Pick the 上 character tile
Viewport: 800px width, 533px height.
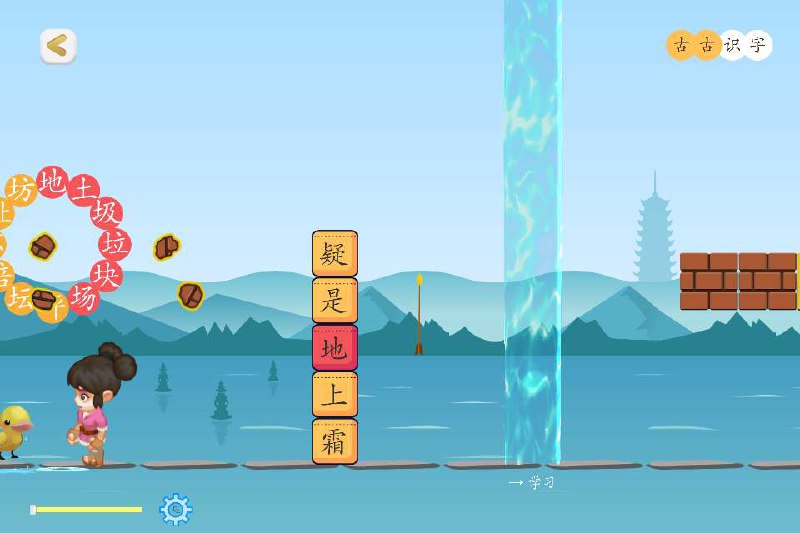click(335, 394)
